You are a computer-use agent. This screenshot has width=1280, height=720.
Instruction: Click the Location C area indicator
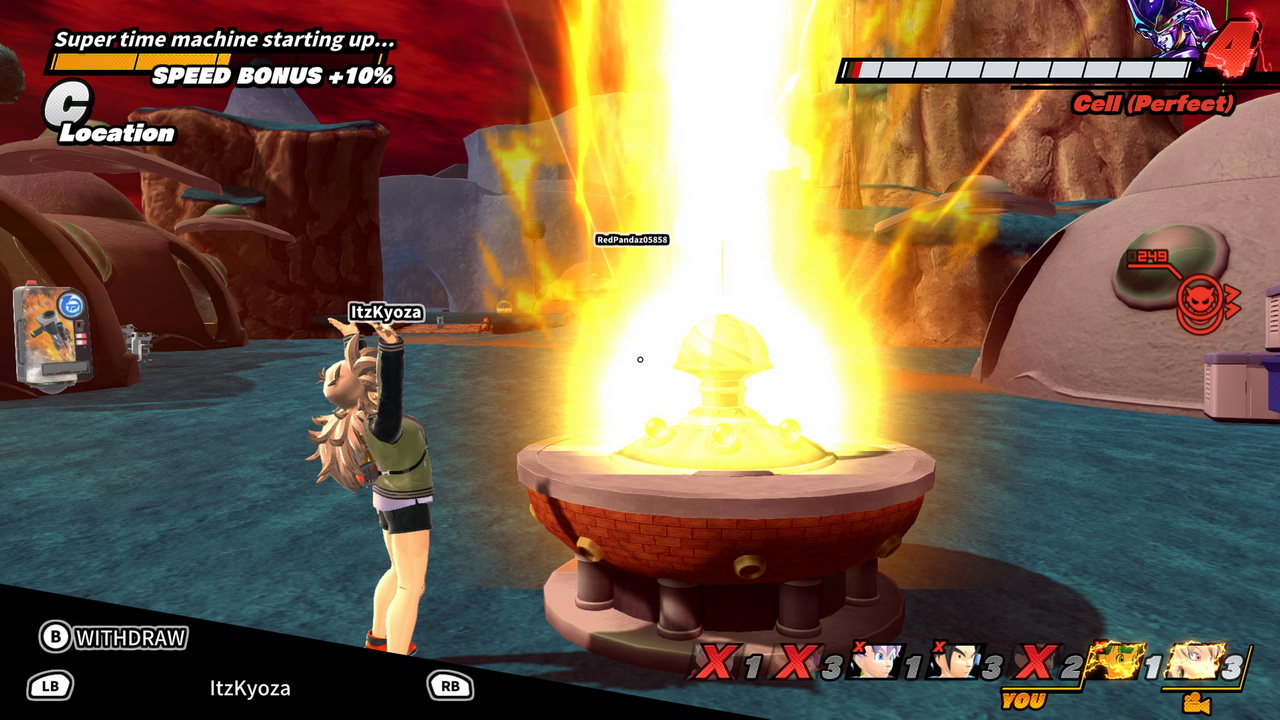coord(68,108)
